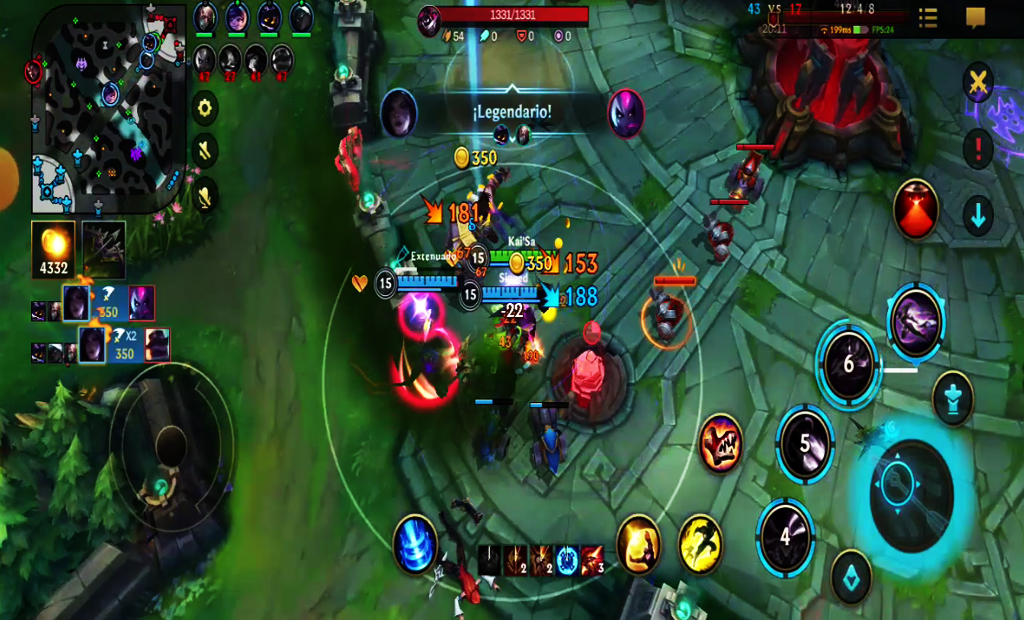The width and height of the screenshot is (1024, 620).
Task: Send the blue down-arrow ping
Action: click(977, 213)
